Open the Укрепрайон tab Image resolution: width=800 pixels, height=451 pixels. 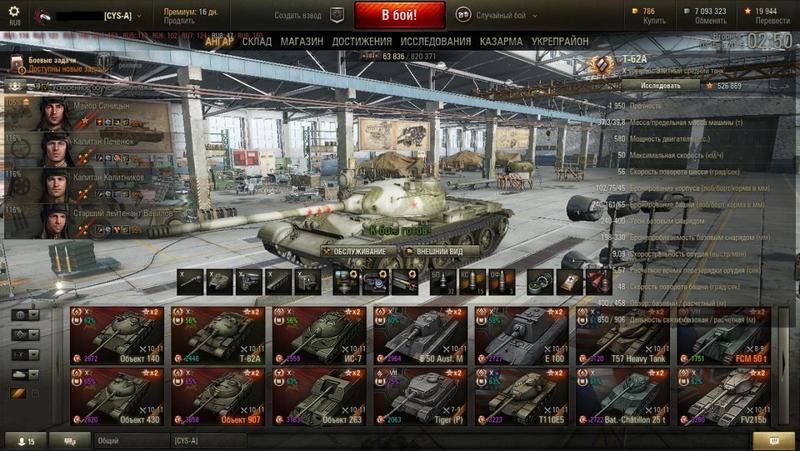558,41
